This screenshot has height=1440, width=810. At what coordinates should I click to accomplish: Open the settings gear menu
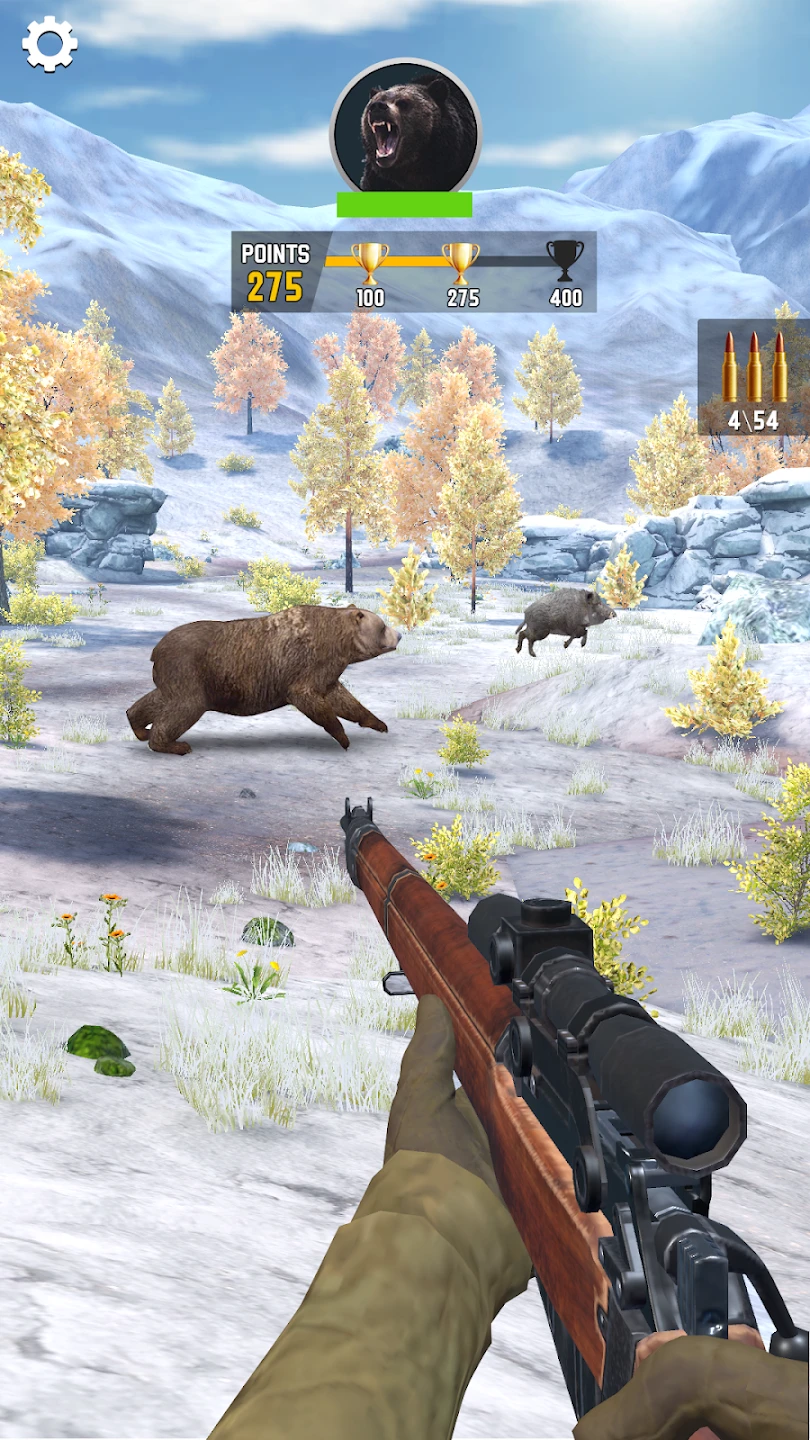pyautogui.click(x=49, y=44)
